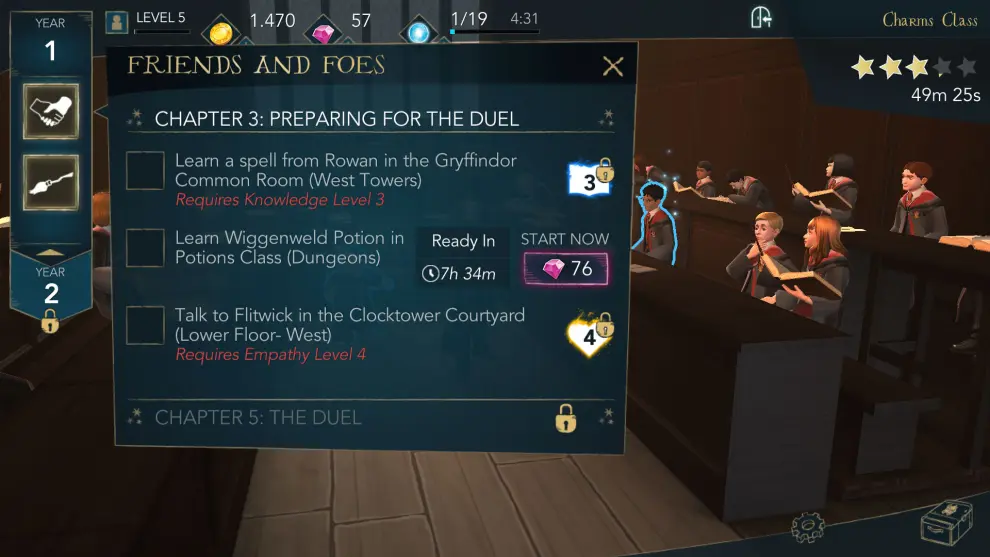The image size is (990, 557).
Task: Open the settings gear icon
Action: click(x=807, y=525)
